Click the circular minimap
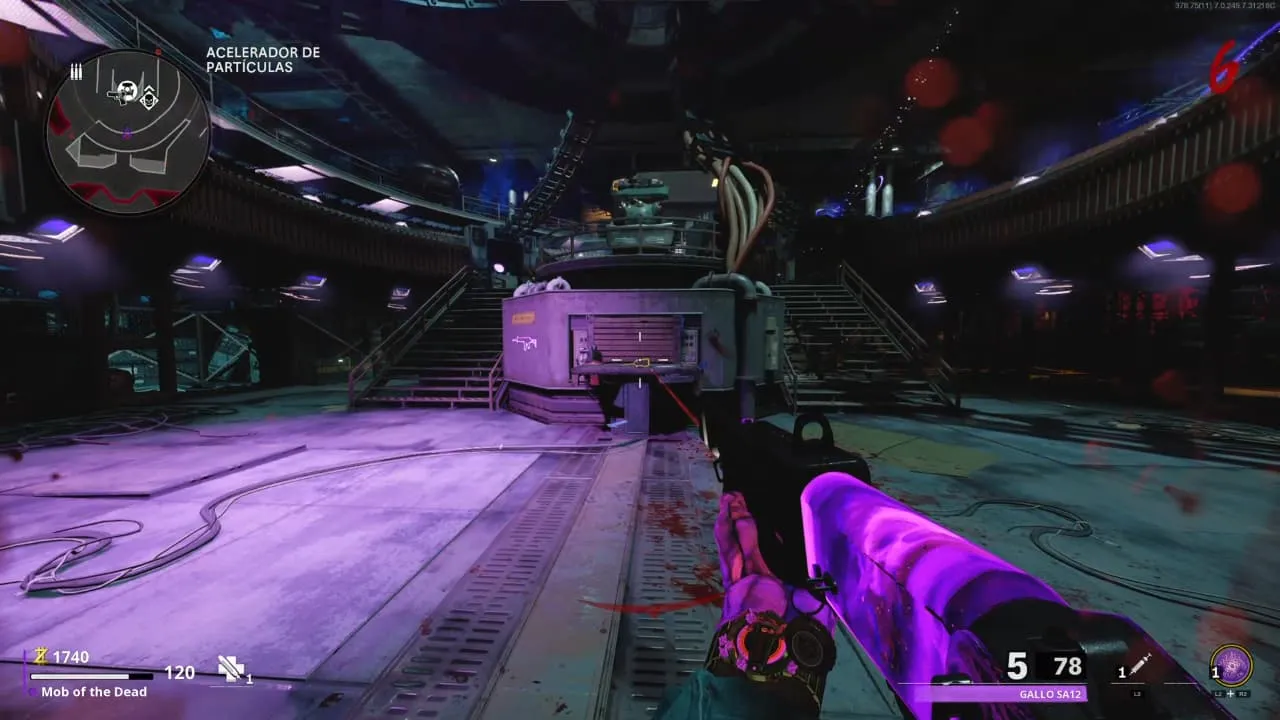1280x720 pixels. point(126,130)
